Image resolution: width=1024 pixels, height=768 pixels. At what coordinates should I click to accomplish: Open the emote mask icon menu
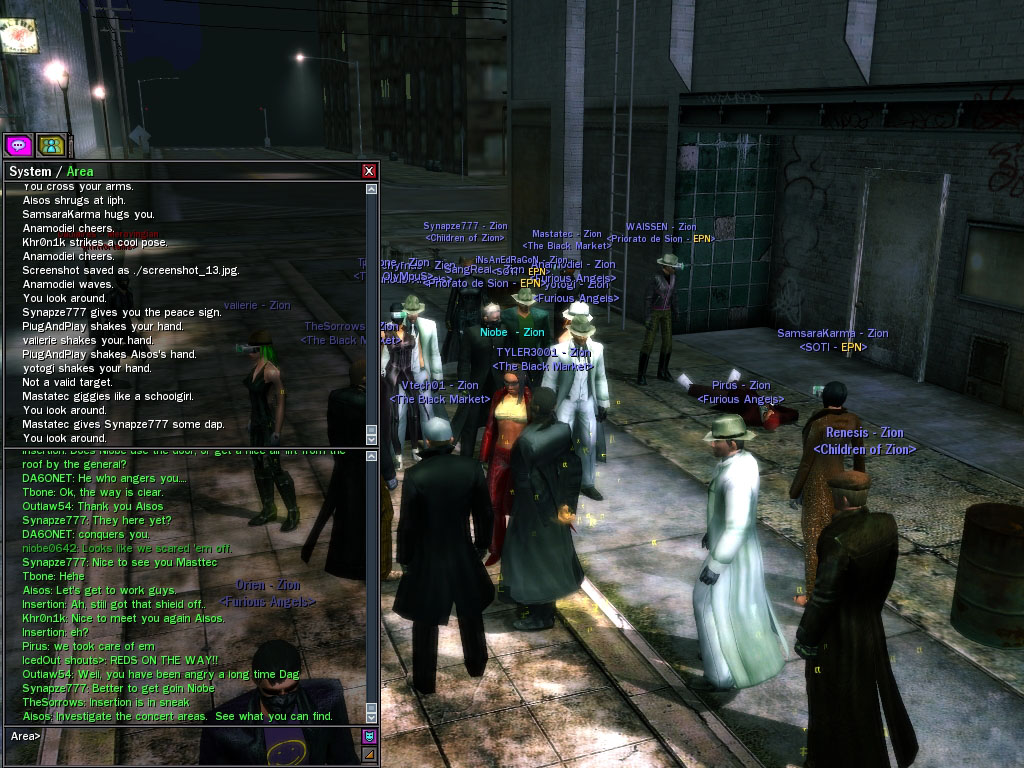pos(369,737)
